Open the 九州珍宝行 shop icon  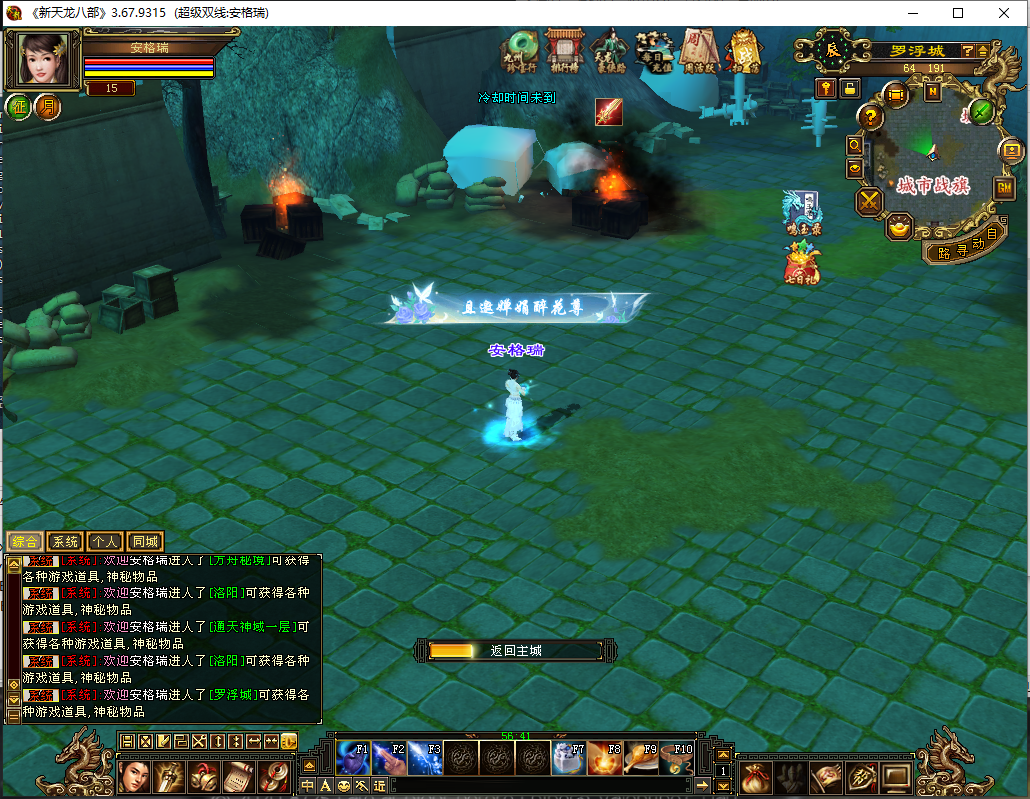[x=521, y=50]
